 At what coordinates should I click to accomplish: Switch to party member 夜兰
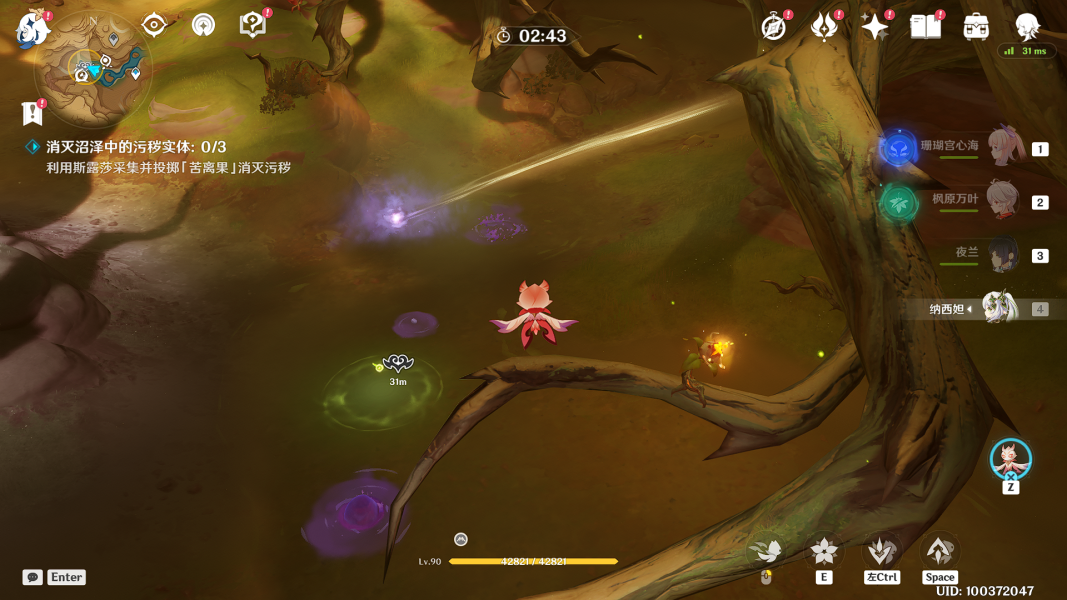(1002, 255)
